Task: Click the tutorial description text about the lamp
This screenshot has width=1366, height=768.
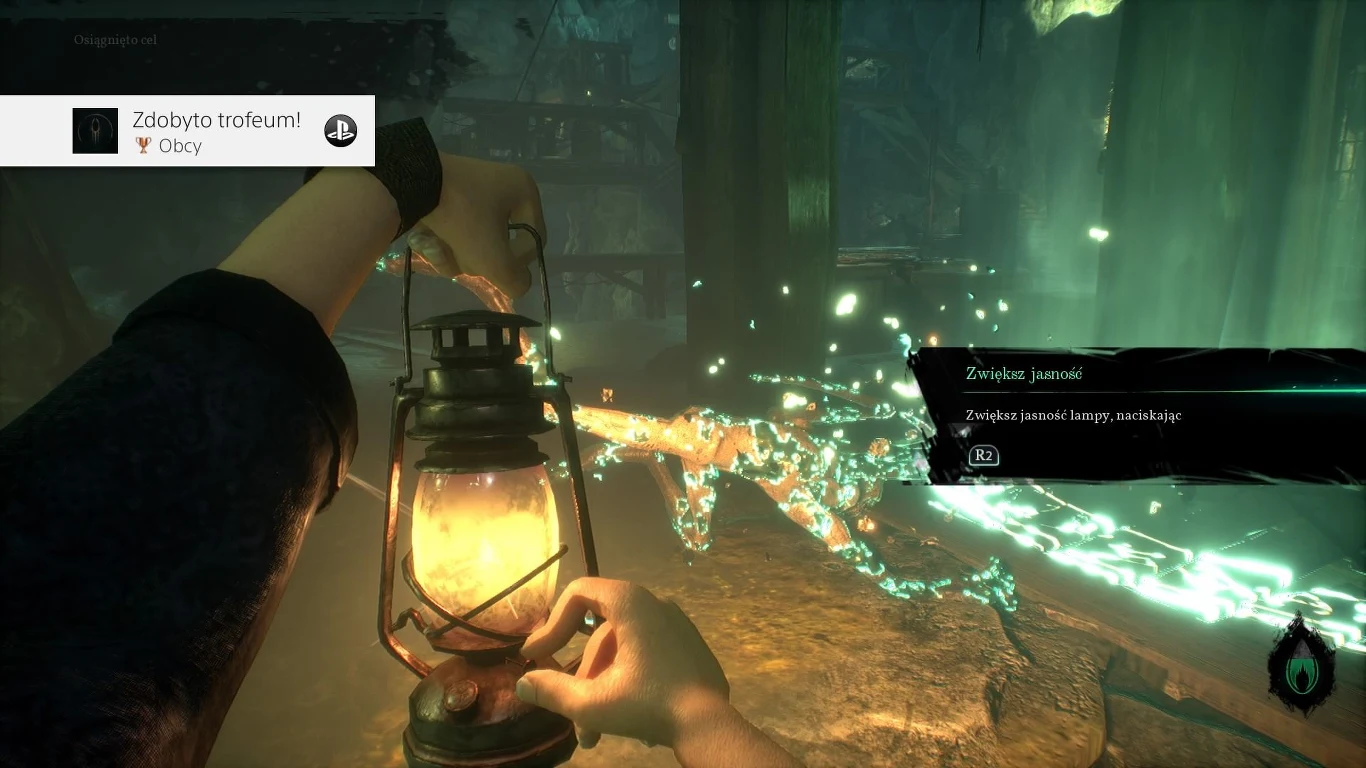Action: 1073,415
